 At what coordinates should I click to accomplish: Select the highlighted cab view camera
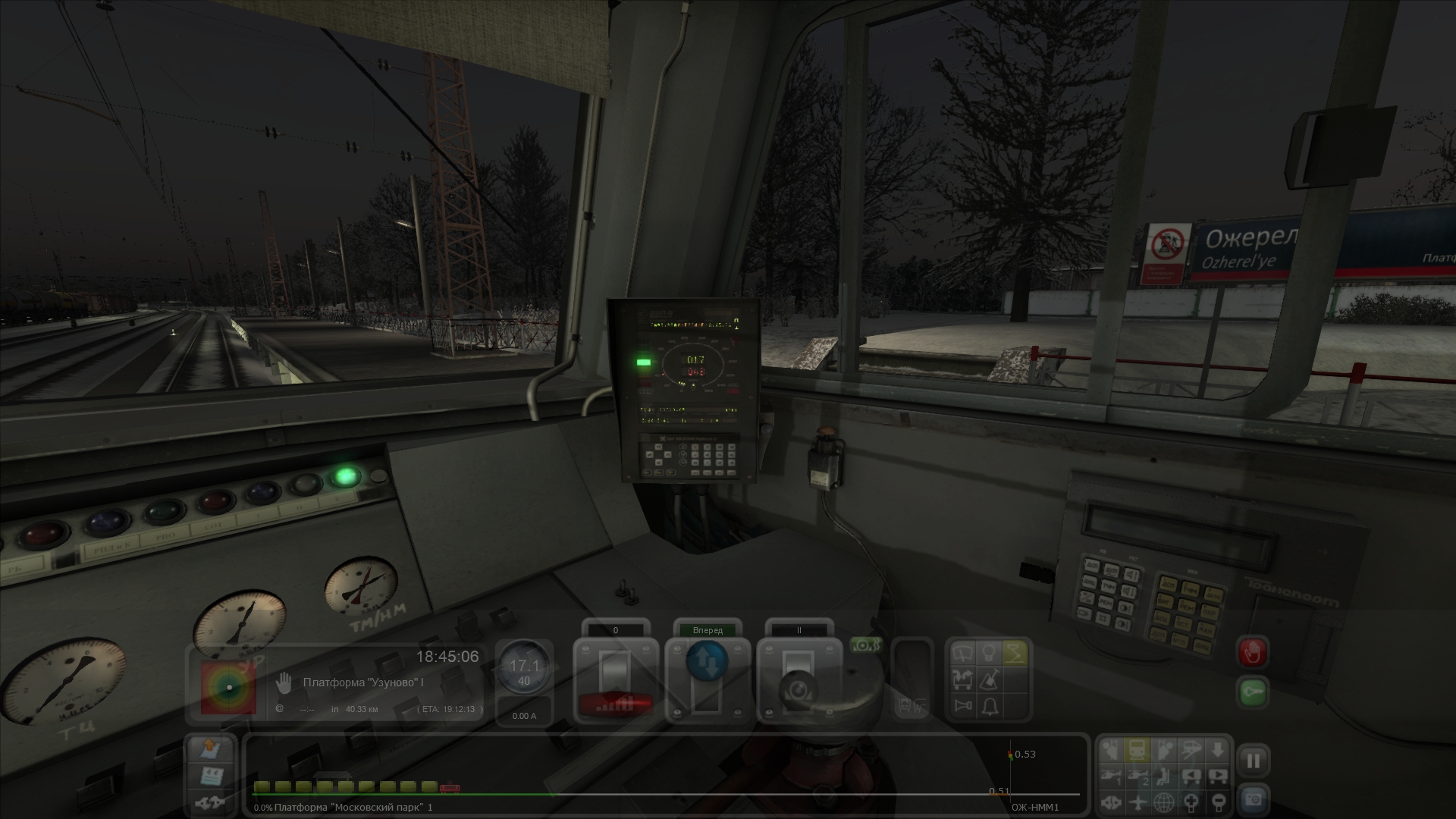coord(1137,751)
